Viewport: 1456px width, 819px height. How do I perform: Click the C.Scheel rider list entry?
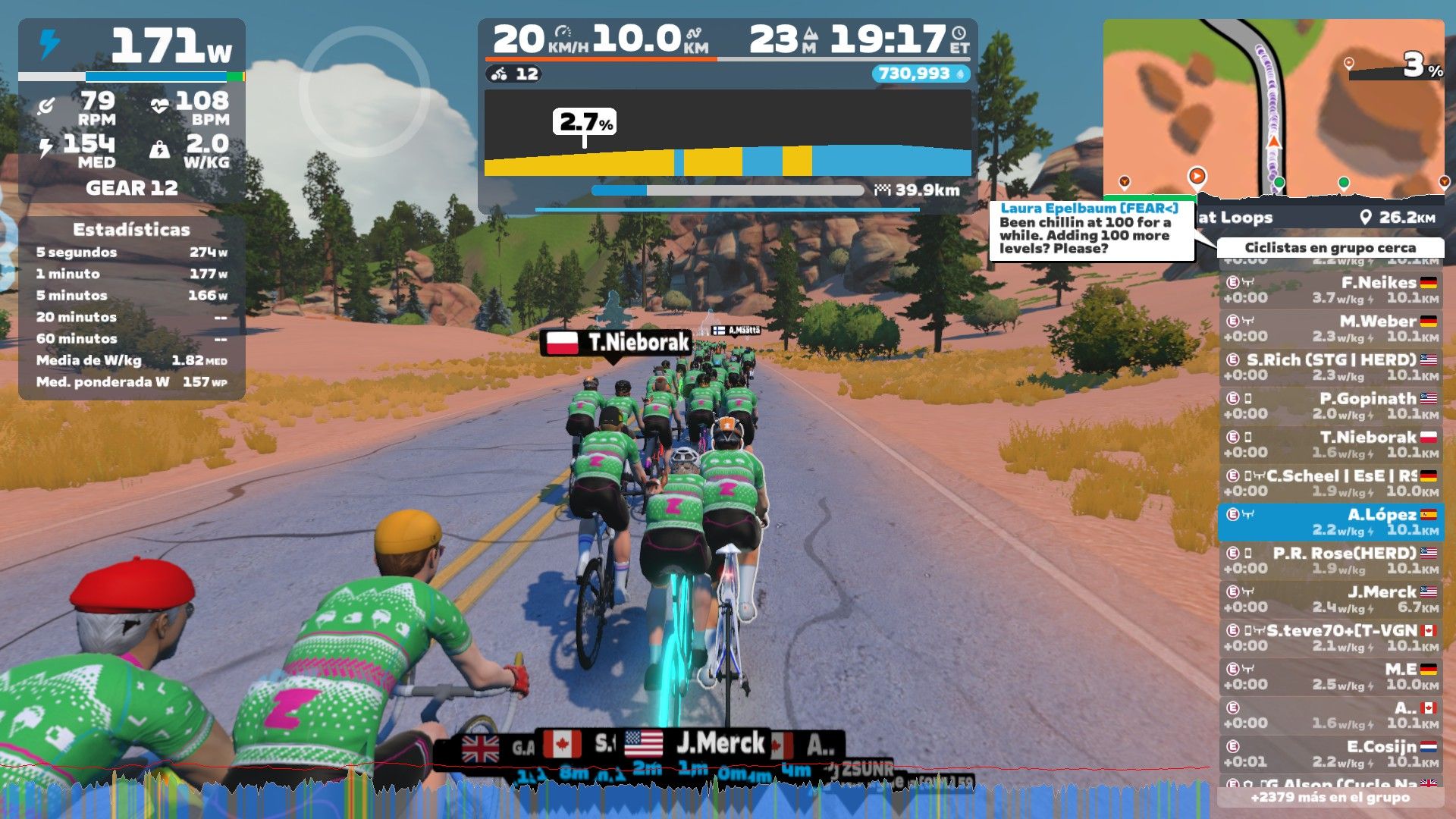coord(1331,483)
